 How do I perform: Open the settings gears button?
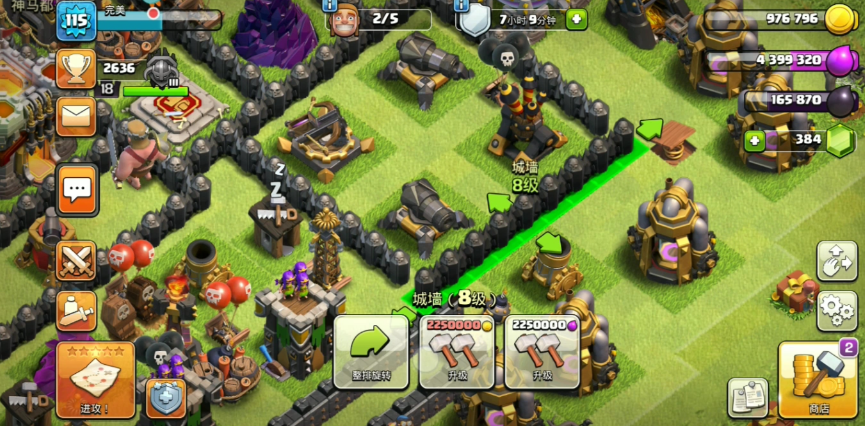(x=836, y=311)
